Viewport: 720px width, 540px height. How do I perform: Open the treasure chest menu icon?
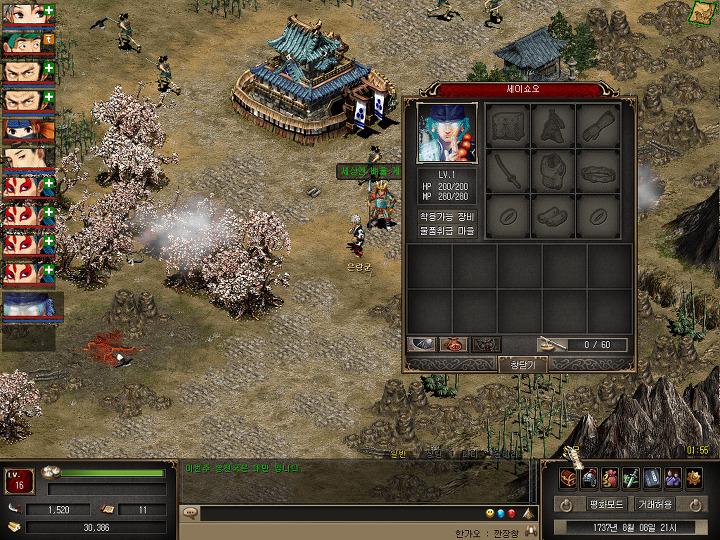(567, 478)
